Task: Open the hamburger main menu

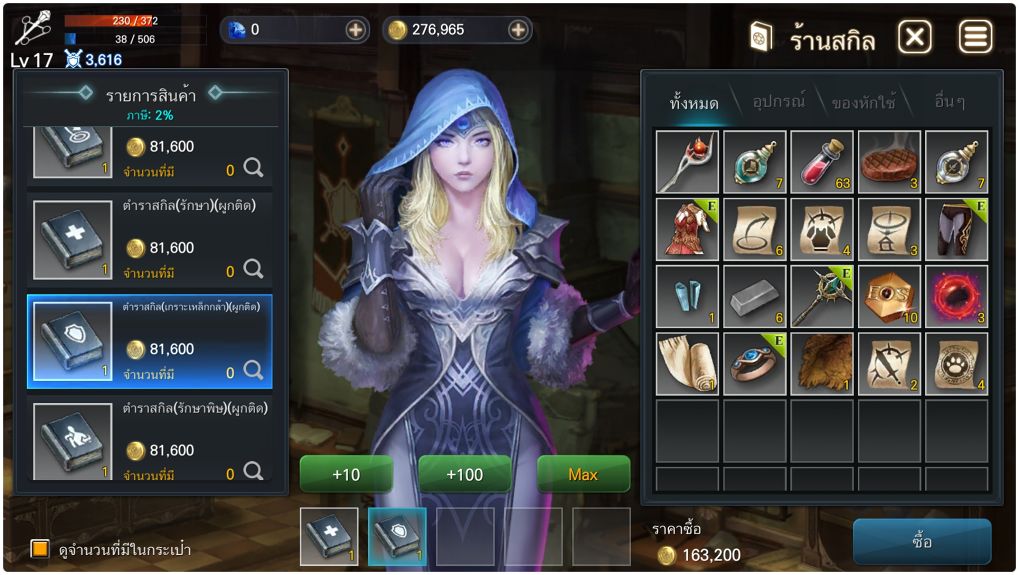Action: tap(975, 38)
